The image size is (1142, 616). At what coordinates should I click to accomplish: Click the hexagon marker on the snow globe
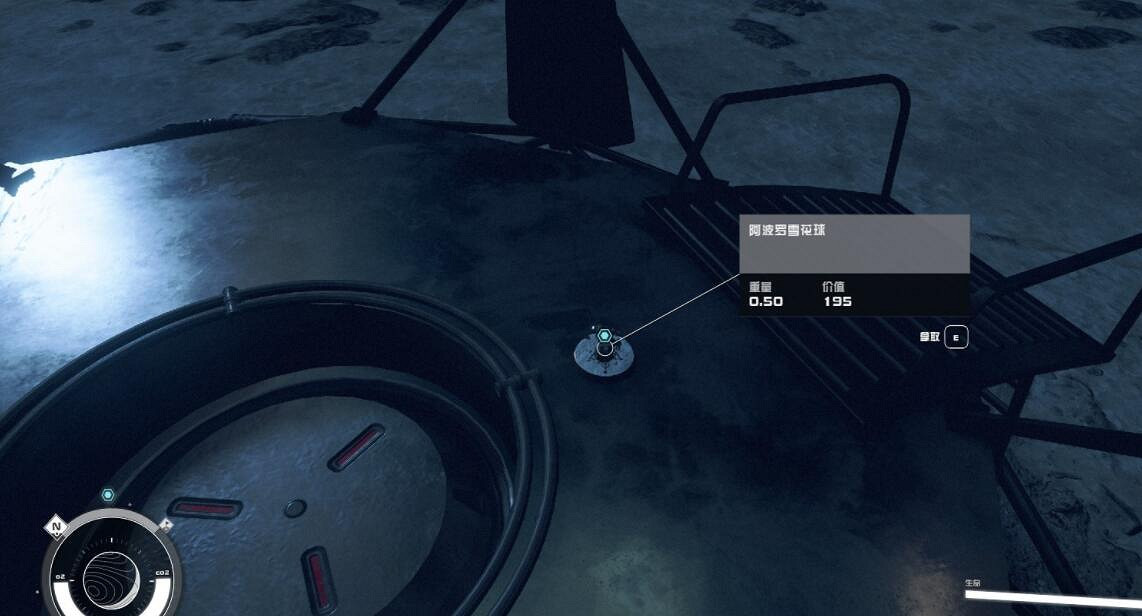(605, 336)
